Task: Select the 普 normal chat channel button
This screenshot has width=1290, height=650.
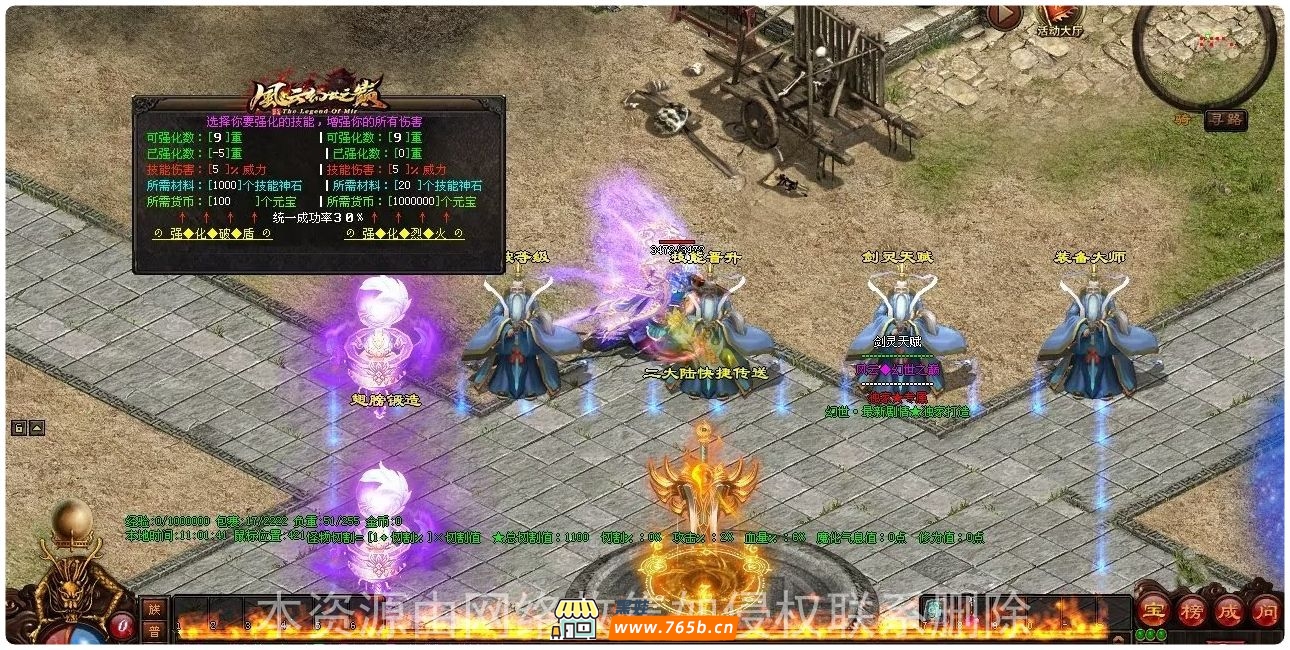Action: coord(154,630)
